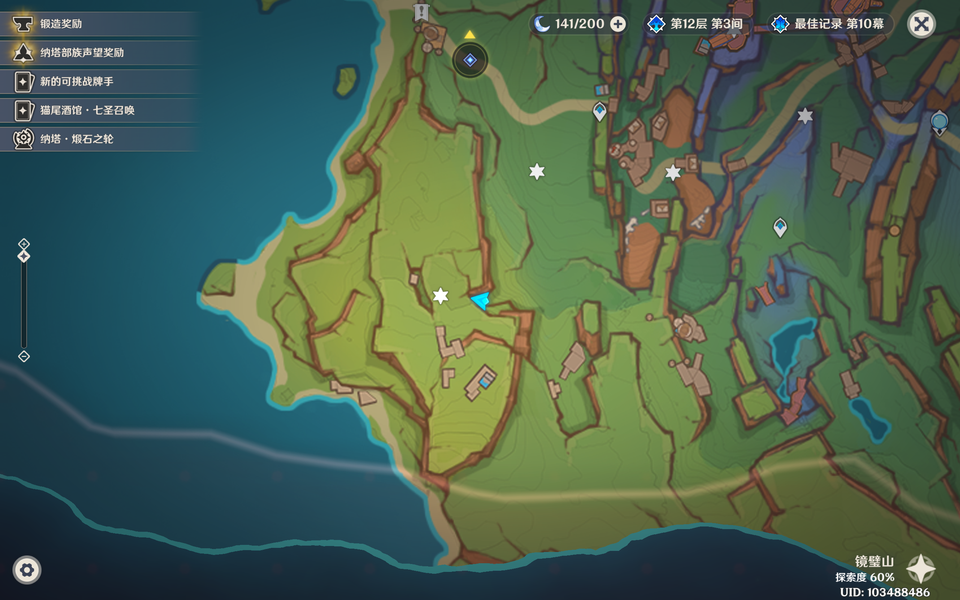This screenshot has height=600, width=960.
Task: Click the exclamation mark marker at the map's top
Action: click(421, 12)
